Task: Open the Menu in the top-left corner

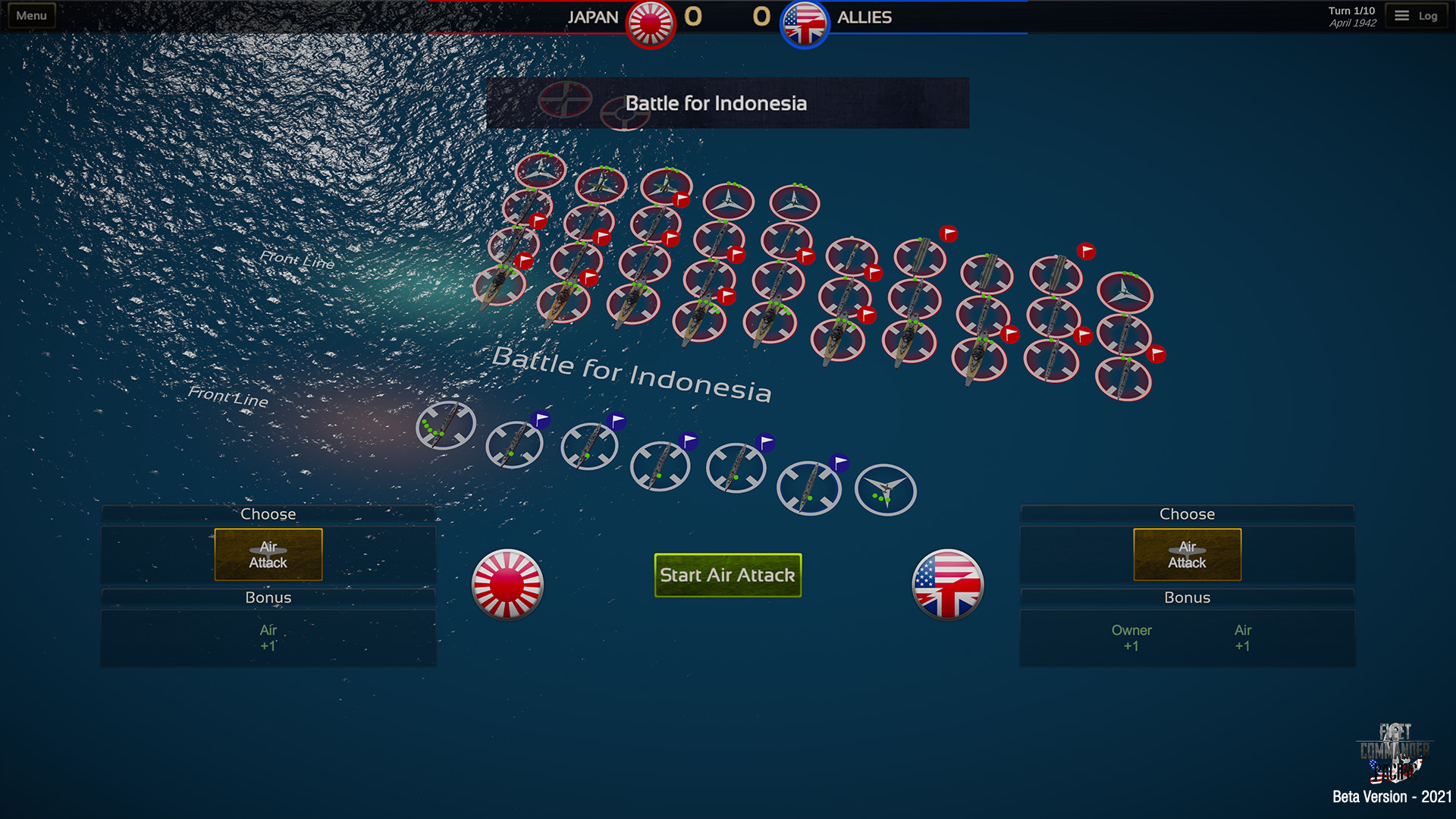Action: (x=30, y=14)
